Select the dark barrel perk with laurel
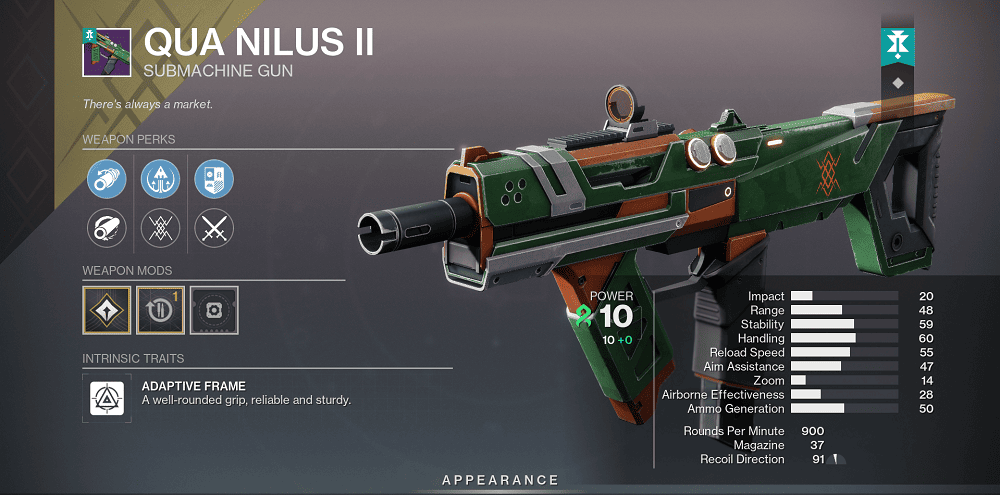Viewport: 1000px width, 495px height. [106, 229]
